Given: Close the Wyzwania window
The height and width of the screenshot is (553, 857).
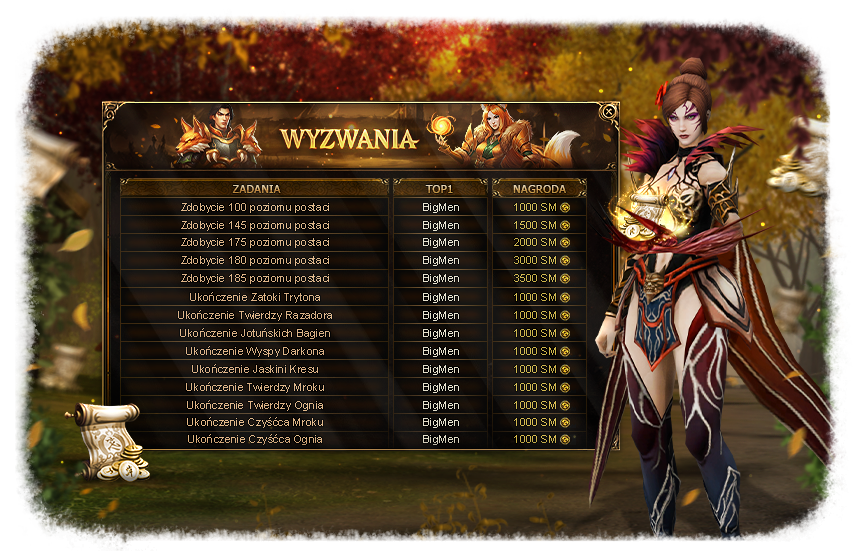Looking at the screenshot, I should [609, 112].
